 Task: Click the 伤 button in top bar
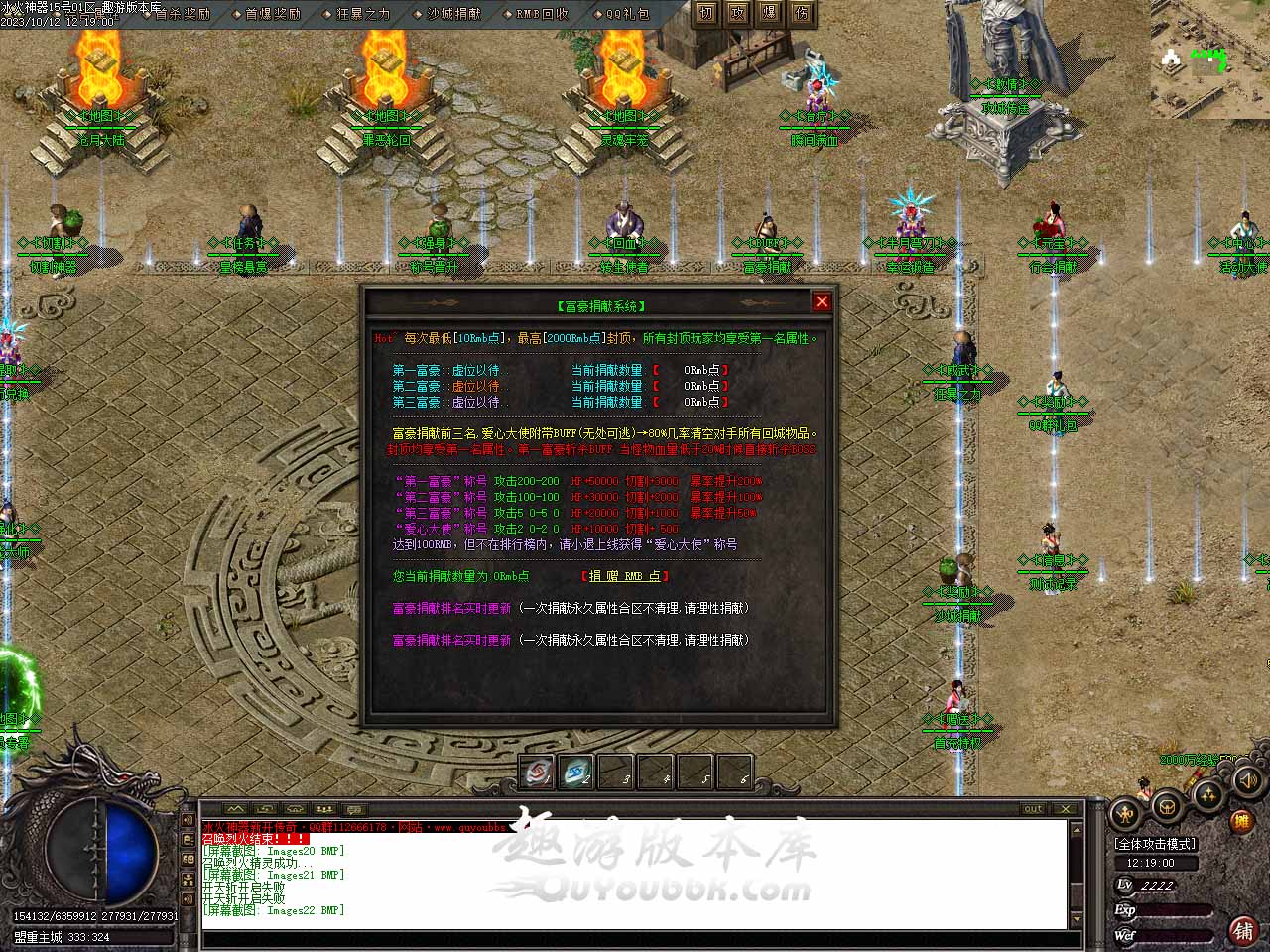coord(802,14)
